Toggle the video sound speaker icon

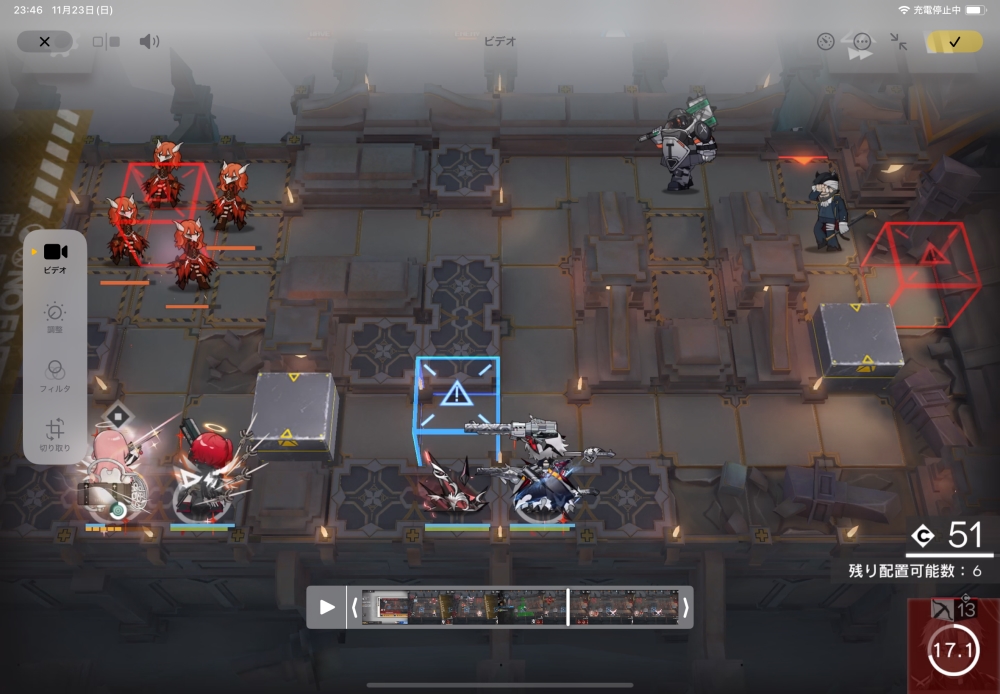149,42
